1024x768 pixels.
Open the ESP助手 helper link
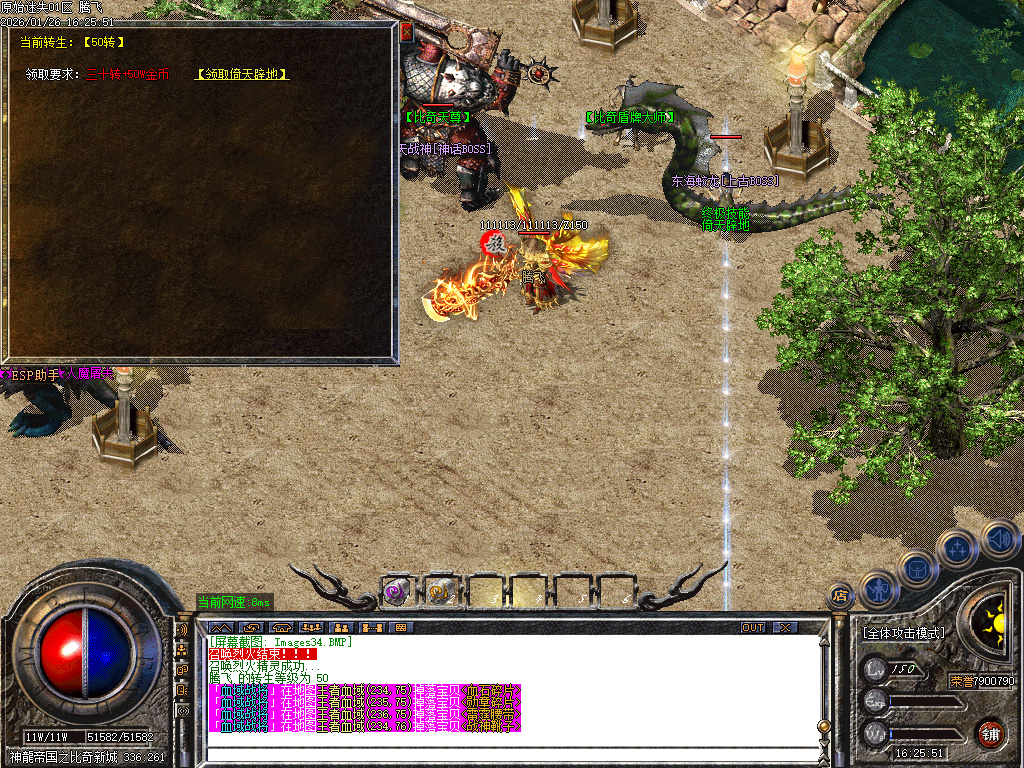32,374
